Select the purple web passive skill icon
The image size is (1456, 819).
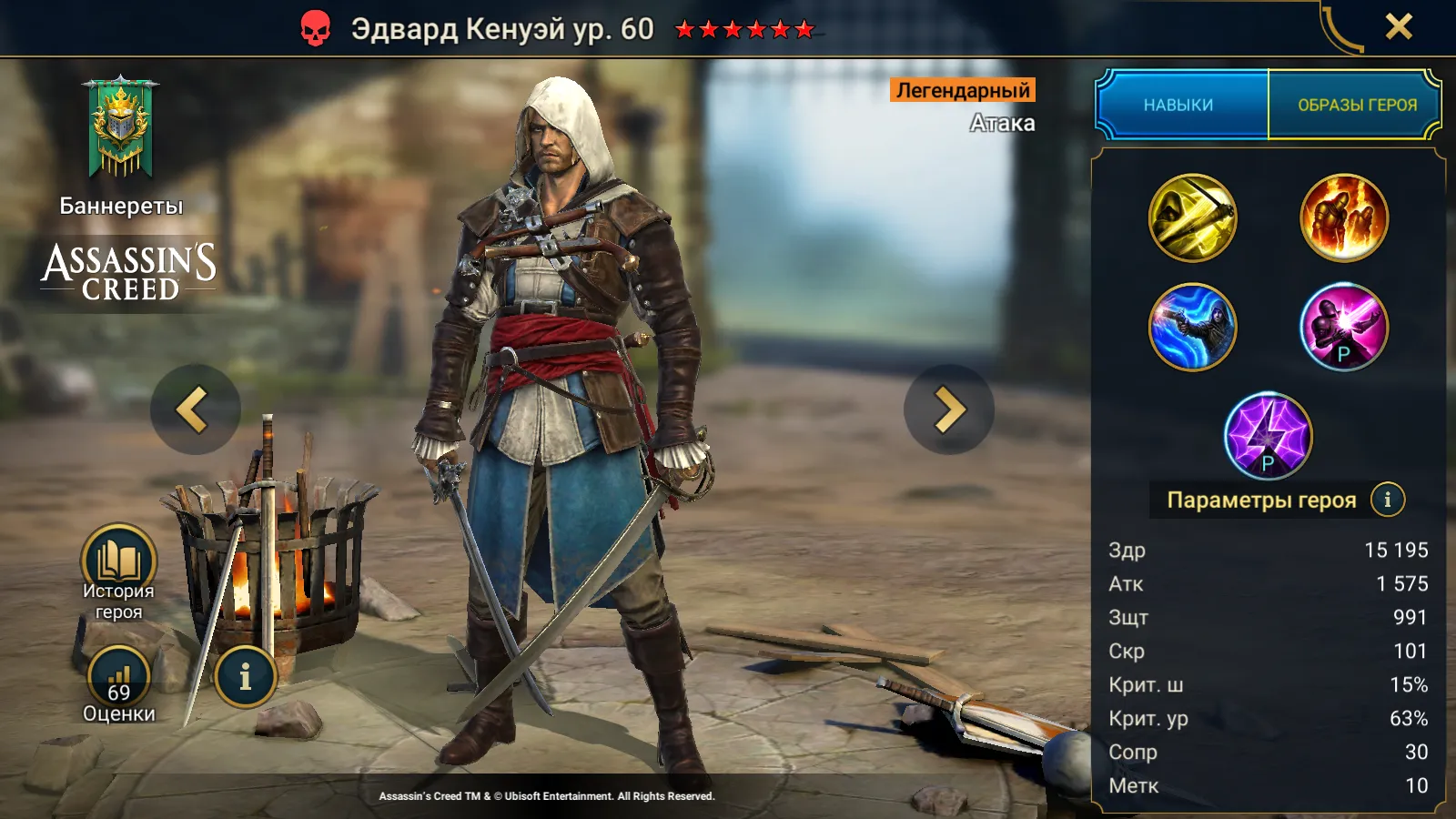coord(1268,436)
